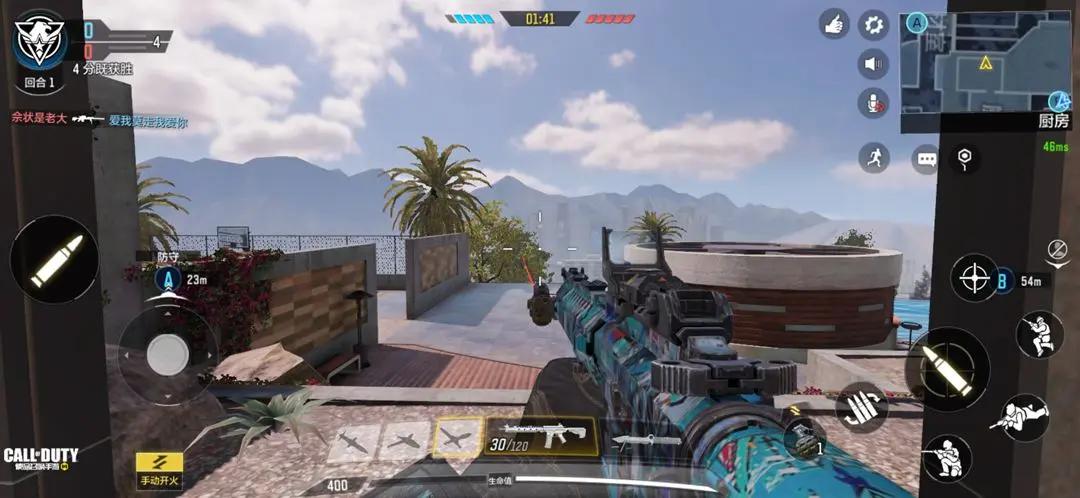This screenshot has width=1080, height=498.
Task: Tap the thumbs-up like icon
Action: point(834,24)
